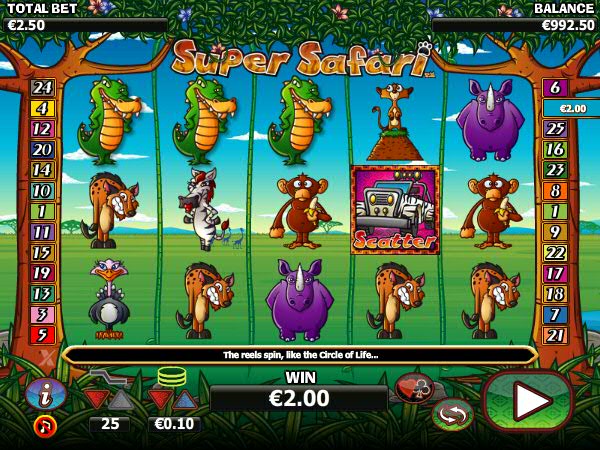Toggle the sound music note icon

pos(45,425)
